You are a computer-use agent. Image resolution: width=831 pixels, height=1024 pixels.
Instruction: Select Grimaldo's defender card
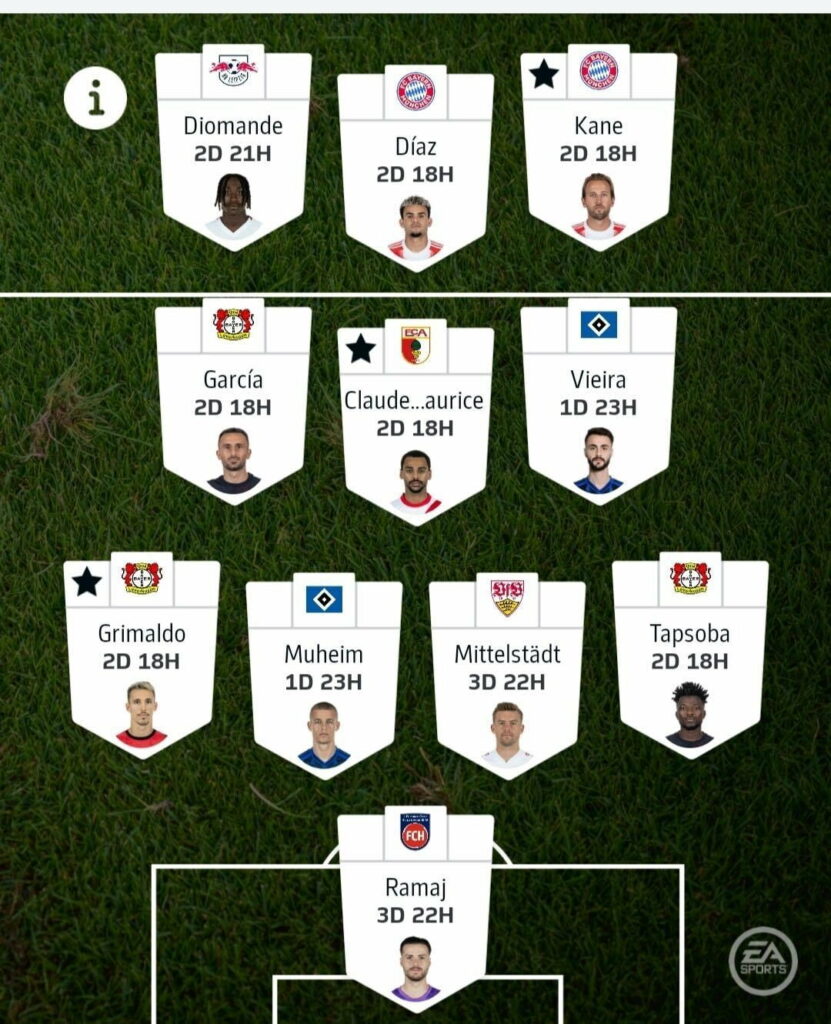pyautogui.click(x=142, y=654)
